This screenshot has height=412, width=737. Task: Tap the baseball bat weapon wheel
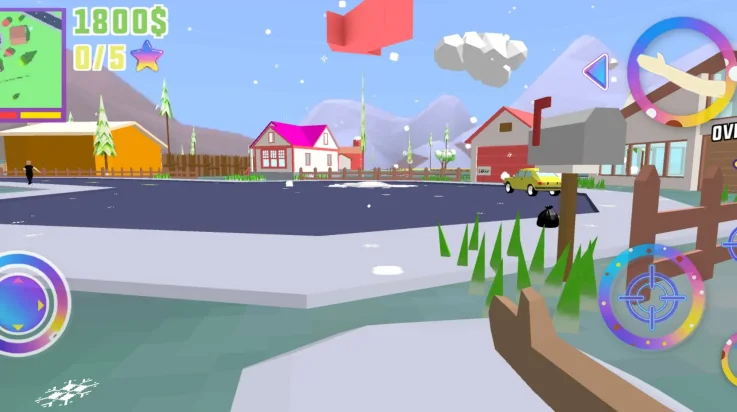tap(682, 72)
